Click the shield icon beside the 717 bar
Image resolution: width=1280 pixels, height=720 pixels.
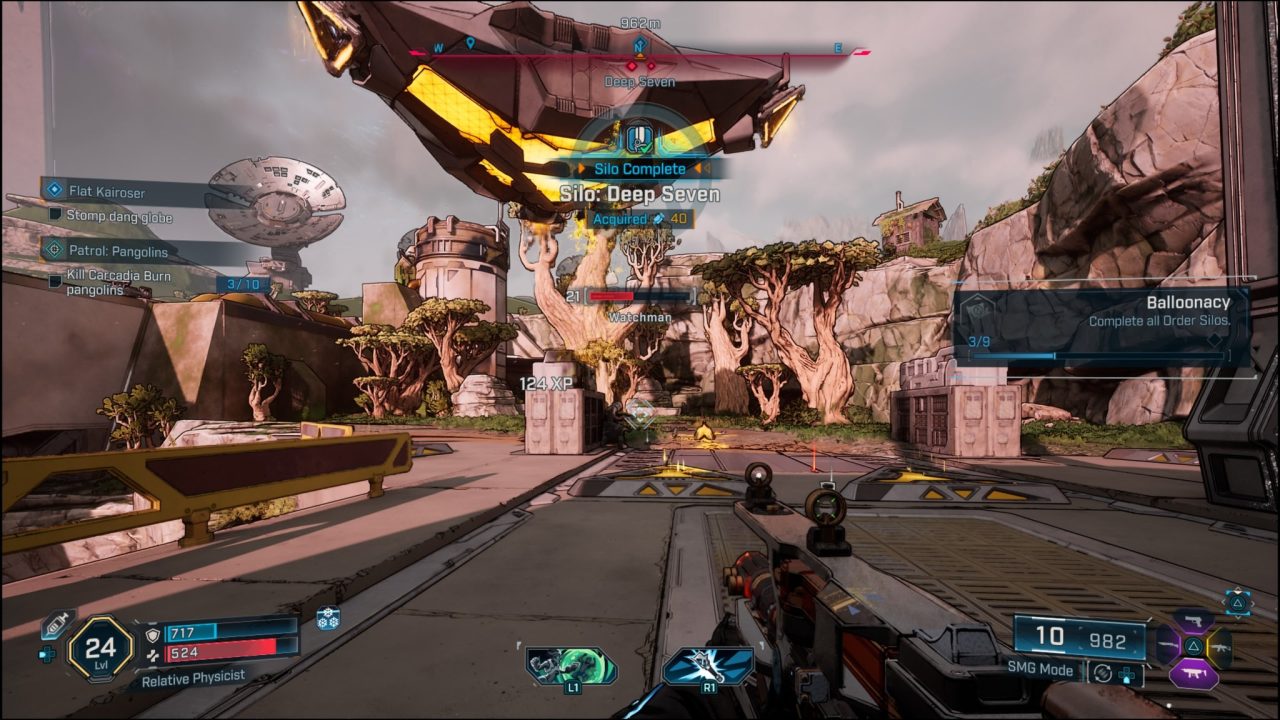pos(152,634)
